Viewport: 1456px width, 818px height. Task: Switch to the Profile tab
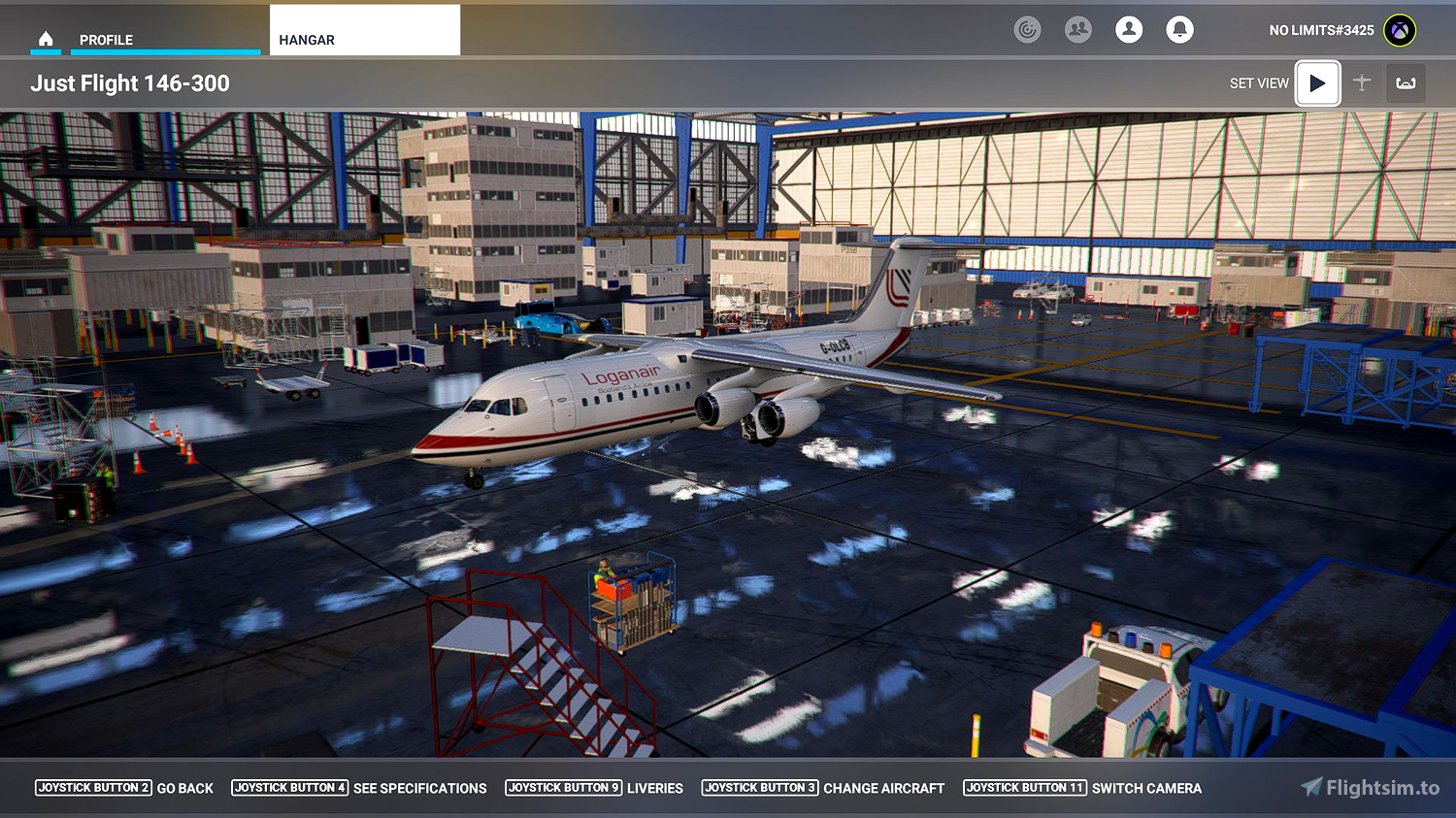pyautogui.click(x=109, y=40)
